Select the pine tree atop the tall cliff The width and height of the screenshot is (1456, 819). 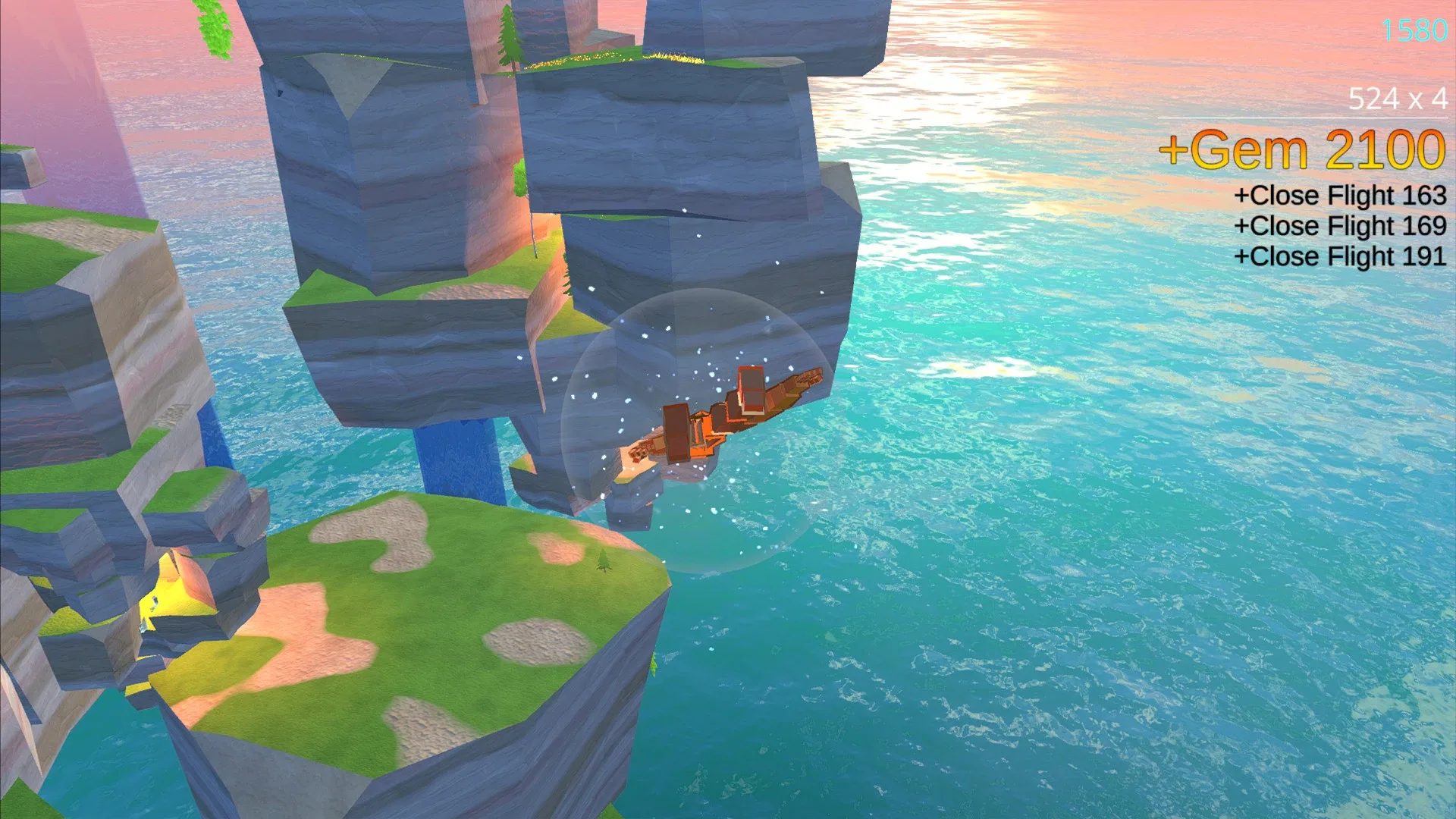(x=510, y=38)
